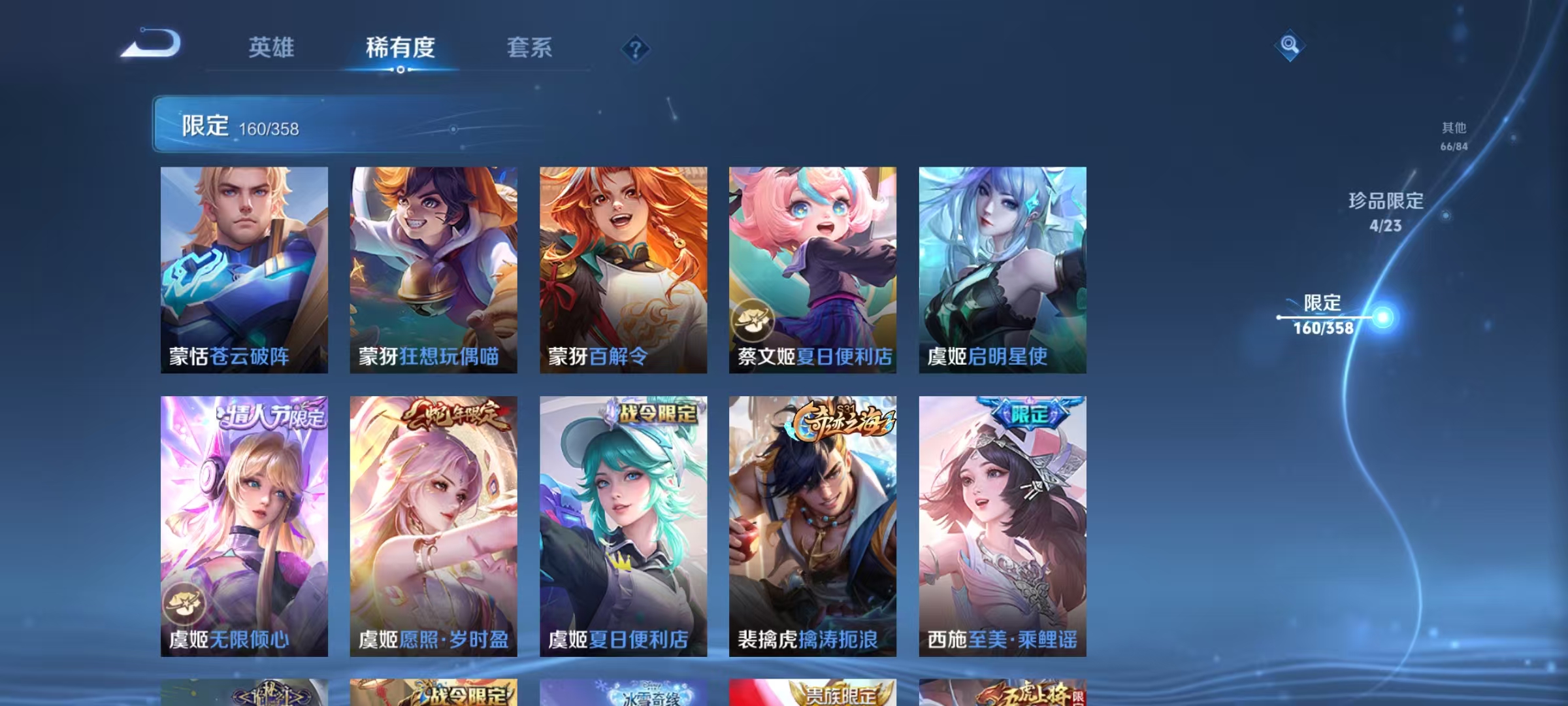Open the 裴擒虎擒涛扼浪 skin card
Screen dimensions: 1568x706
[812, 529]
